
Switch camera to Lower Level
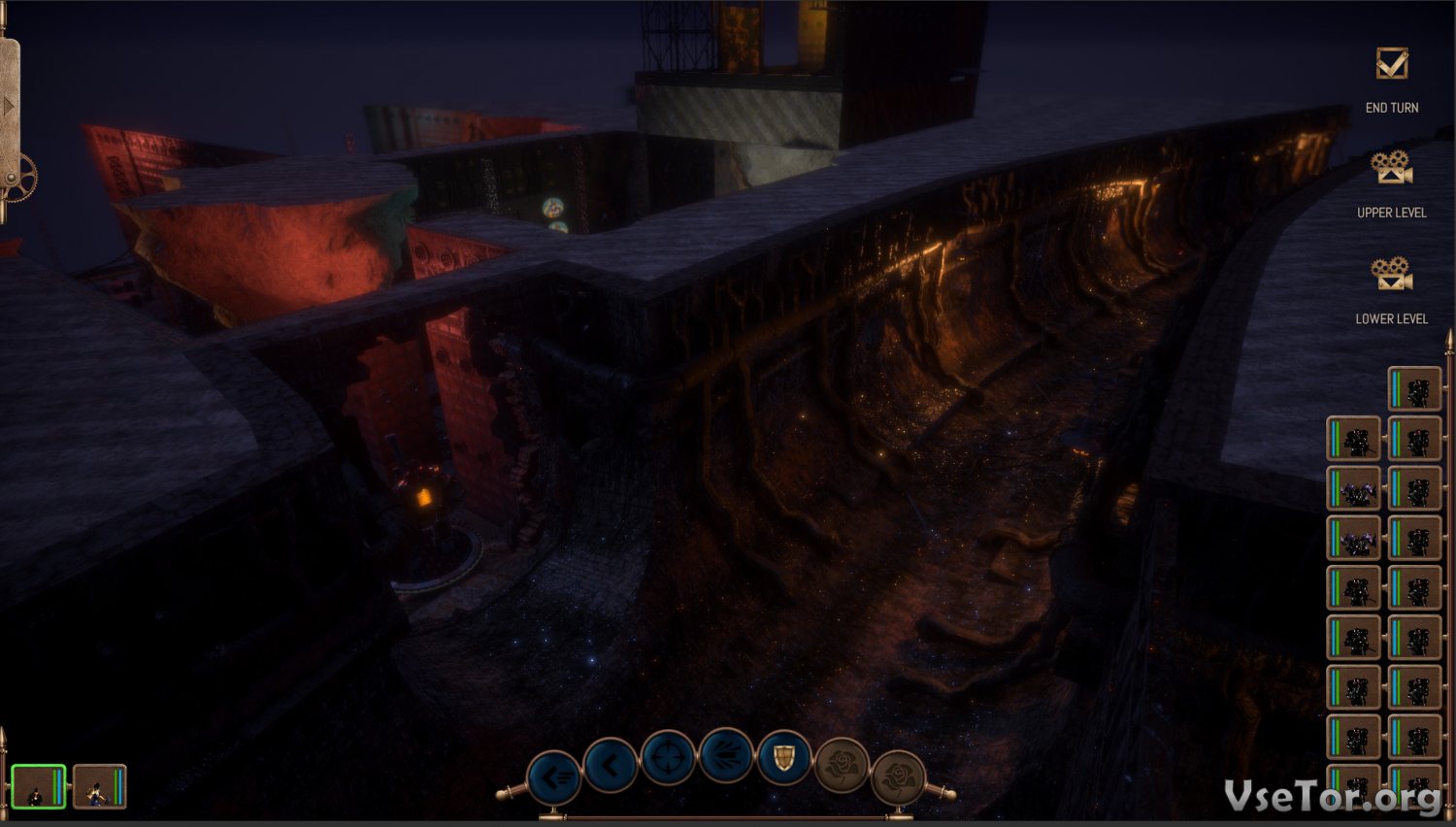(x=1392, y=275)
